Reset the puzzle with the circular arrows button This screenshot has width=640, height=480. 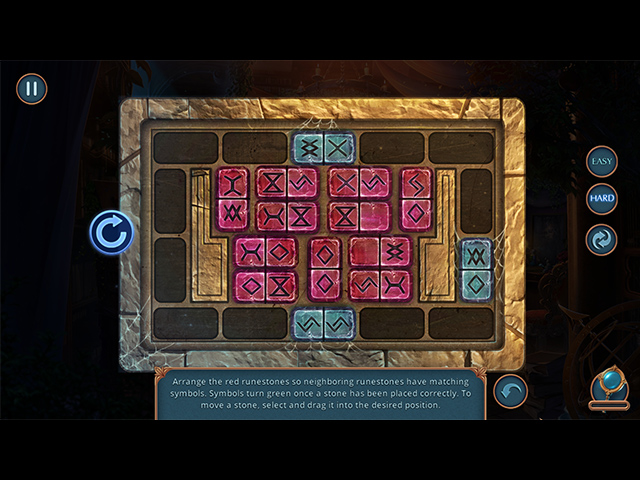(x=602, y=240)
